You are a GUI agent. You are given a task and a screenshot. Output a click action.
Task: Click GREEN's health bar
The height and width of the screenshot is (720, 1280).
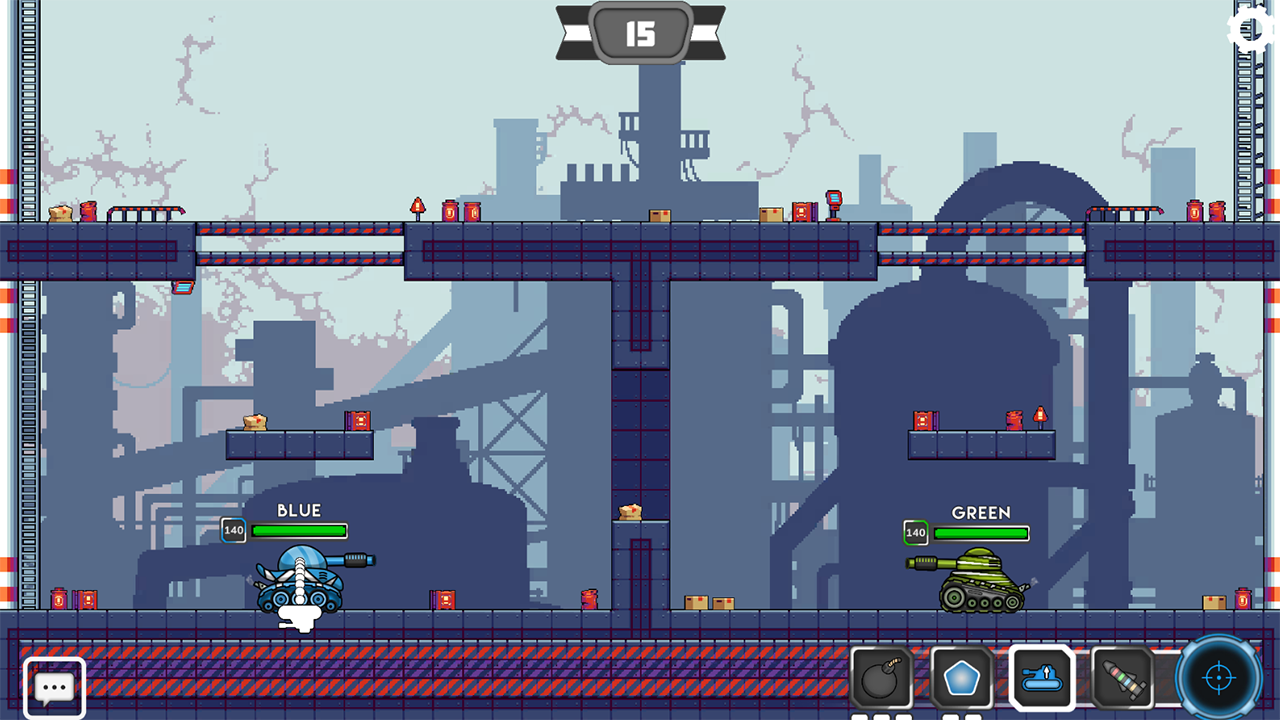tap(981, 533)
